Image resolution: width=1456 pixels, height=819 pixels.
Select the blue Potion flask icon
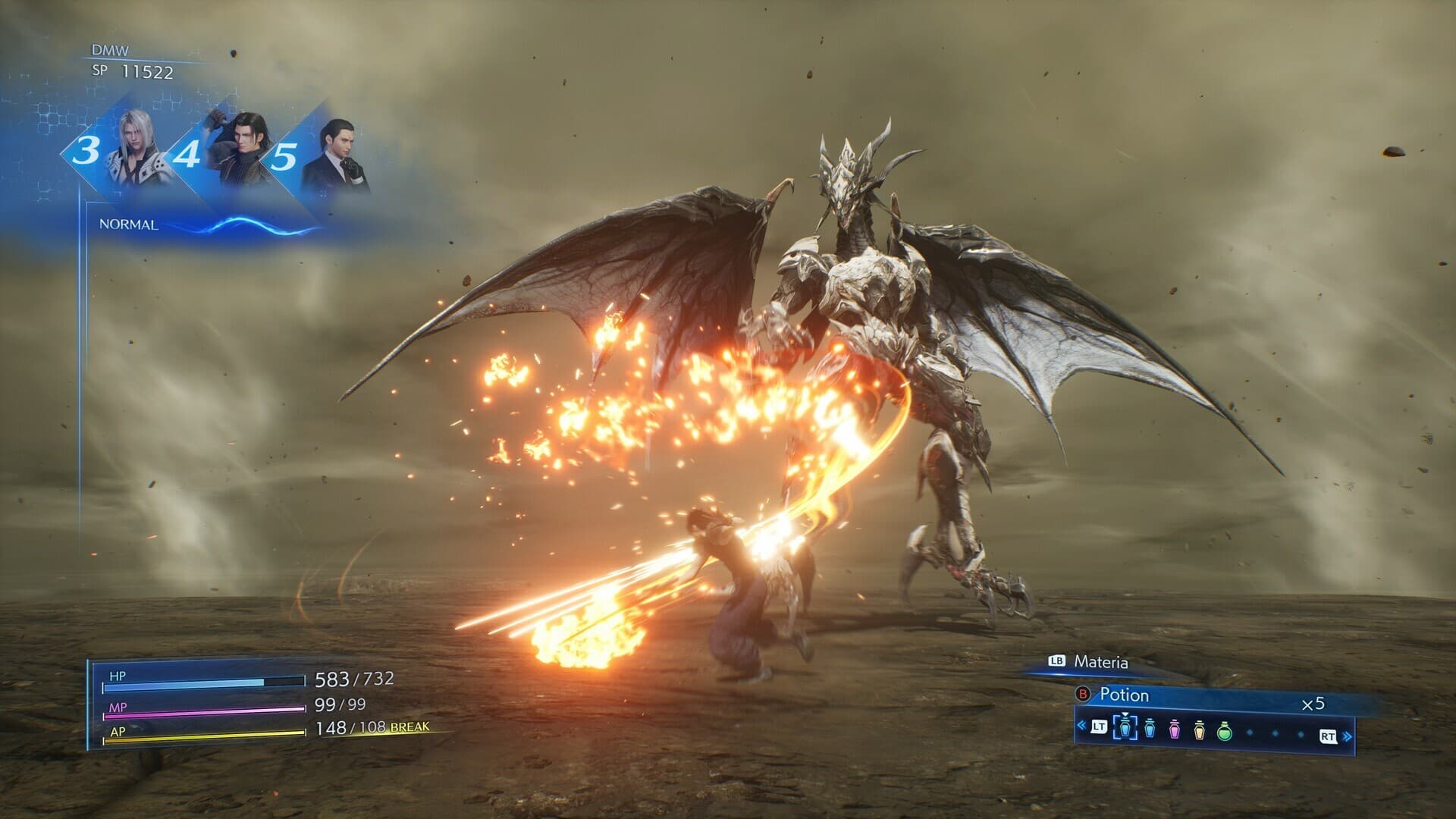[1150, 730]
